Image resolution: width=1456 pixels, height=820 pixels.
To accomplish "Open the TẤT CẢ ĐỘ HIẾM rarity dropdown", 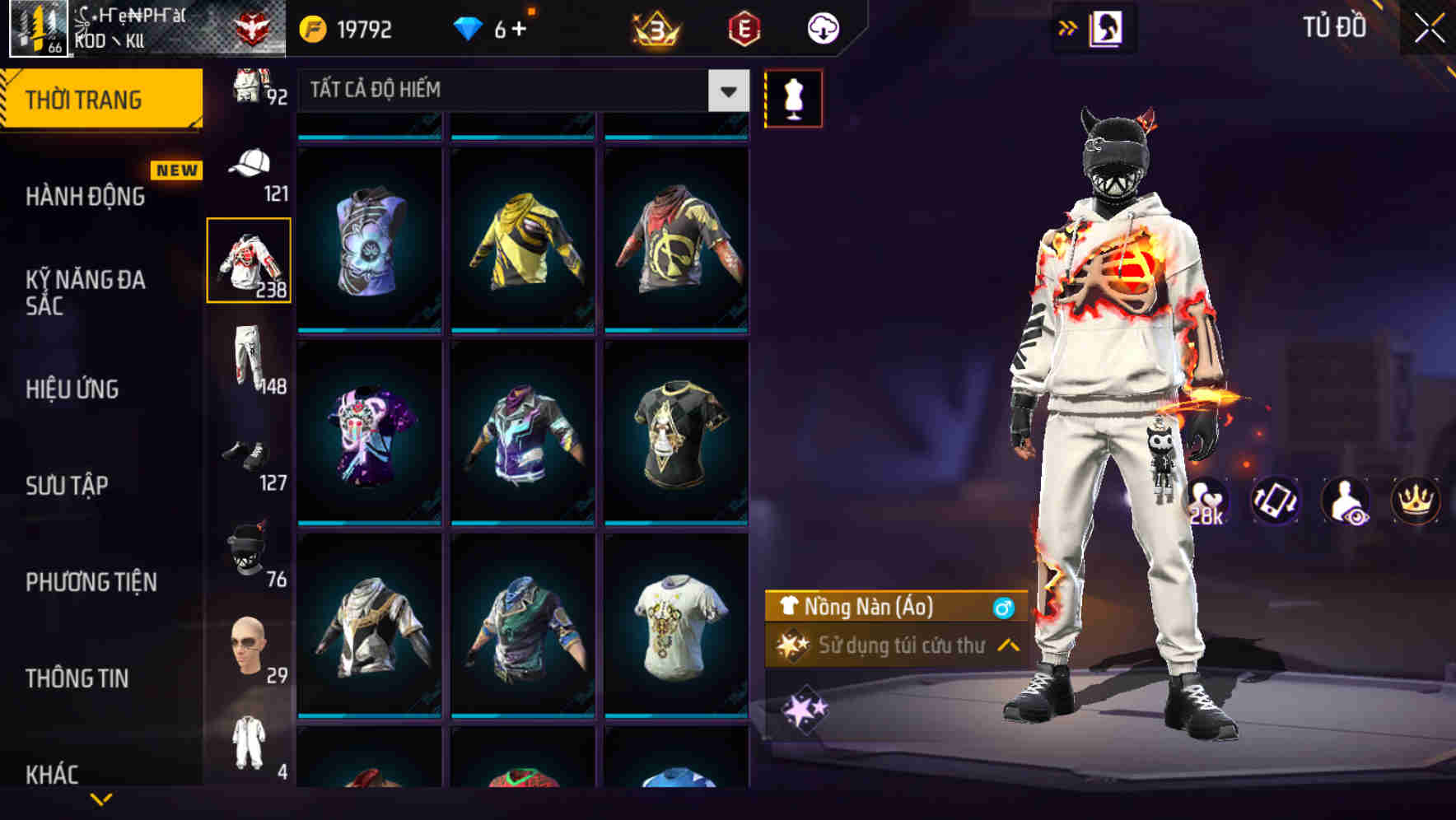I will coord(519,91).
